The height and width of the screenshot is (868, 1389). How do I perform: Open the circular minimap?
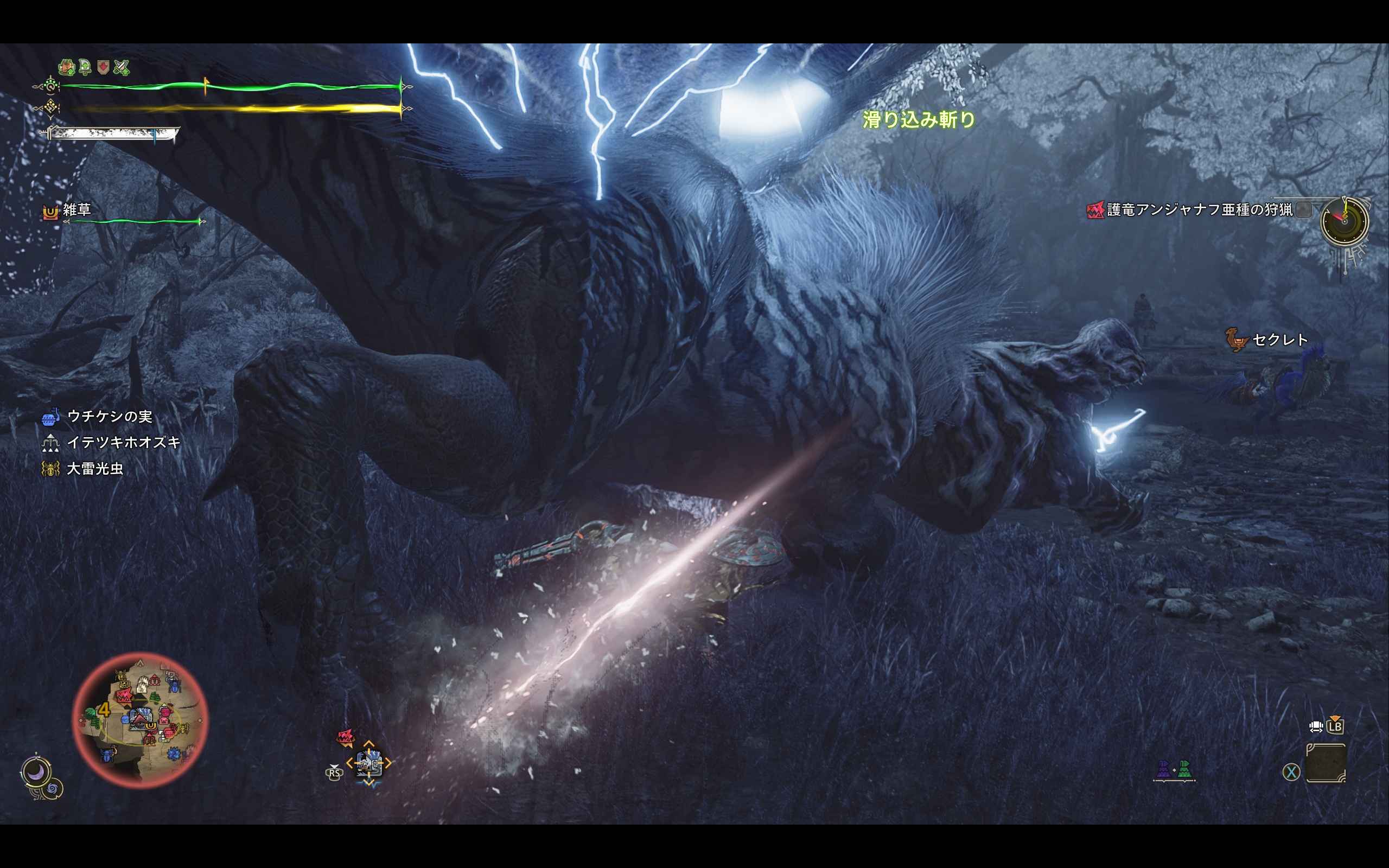139,719
